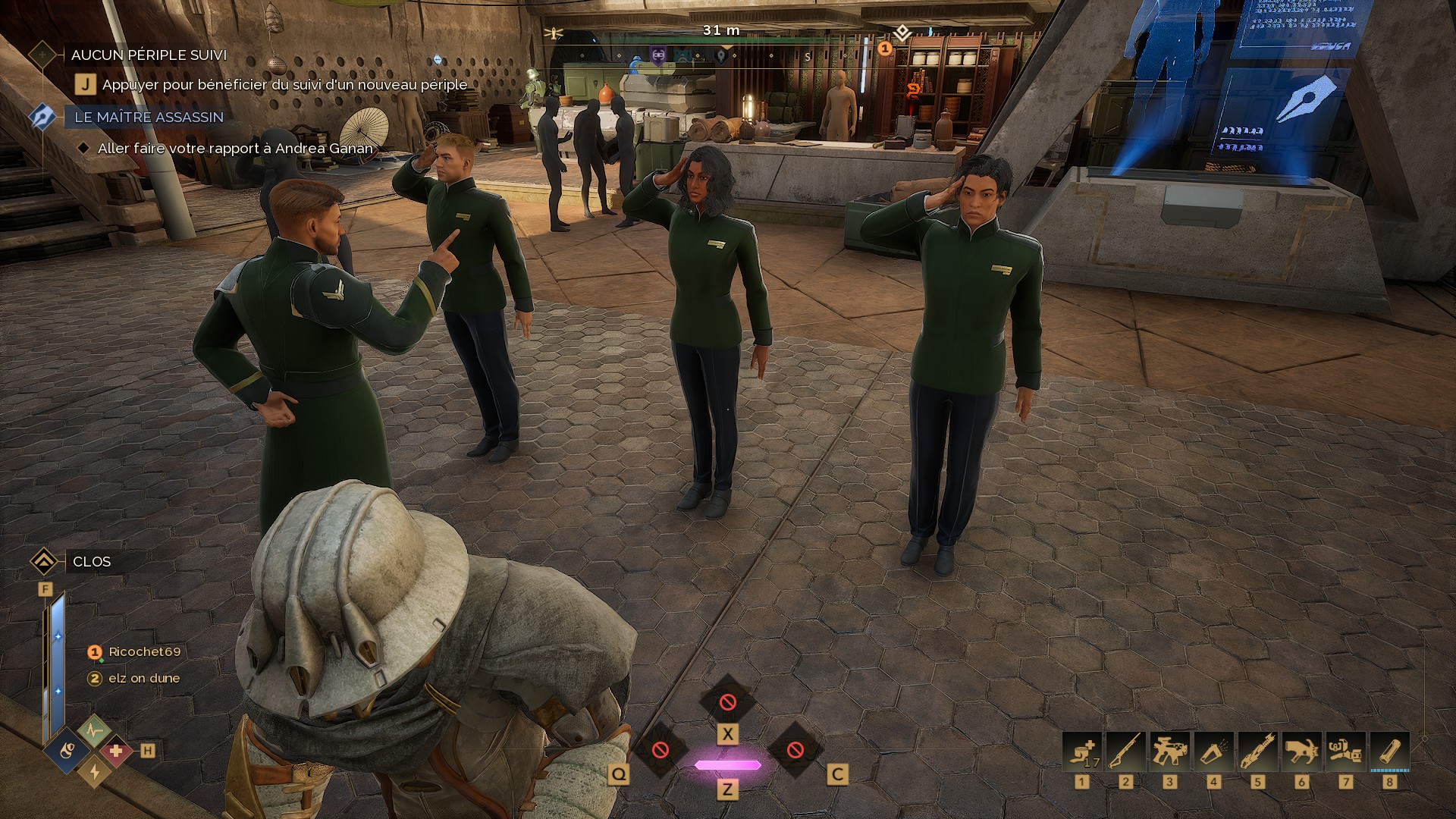Choose the cylinder item in last slot
1456x819 pixels.
[1390, 752]
